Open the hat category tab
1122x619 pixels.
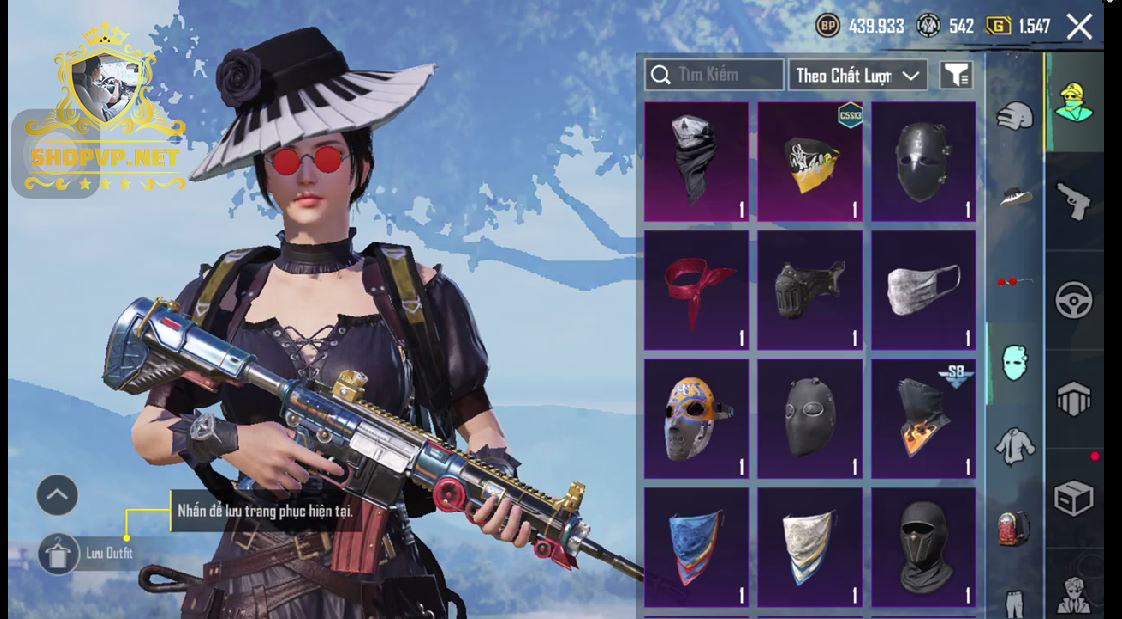tap(1014, 197)
